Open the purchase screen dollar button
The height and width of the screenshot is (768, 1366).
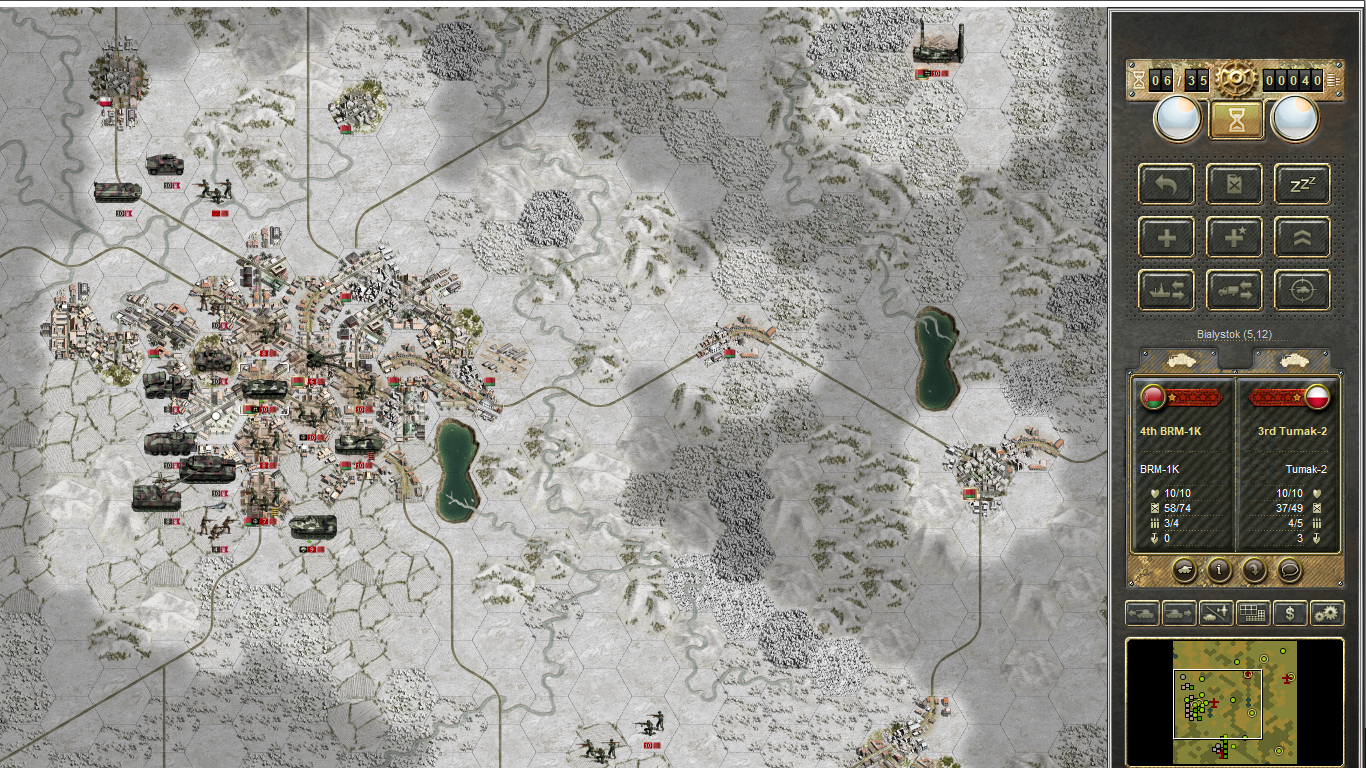pyautogui.click(x=1290, y=612)
